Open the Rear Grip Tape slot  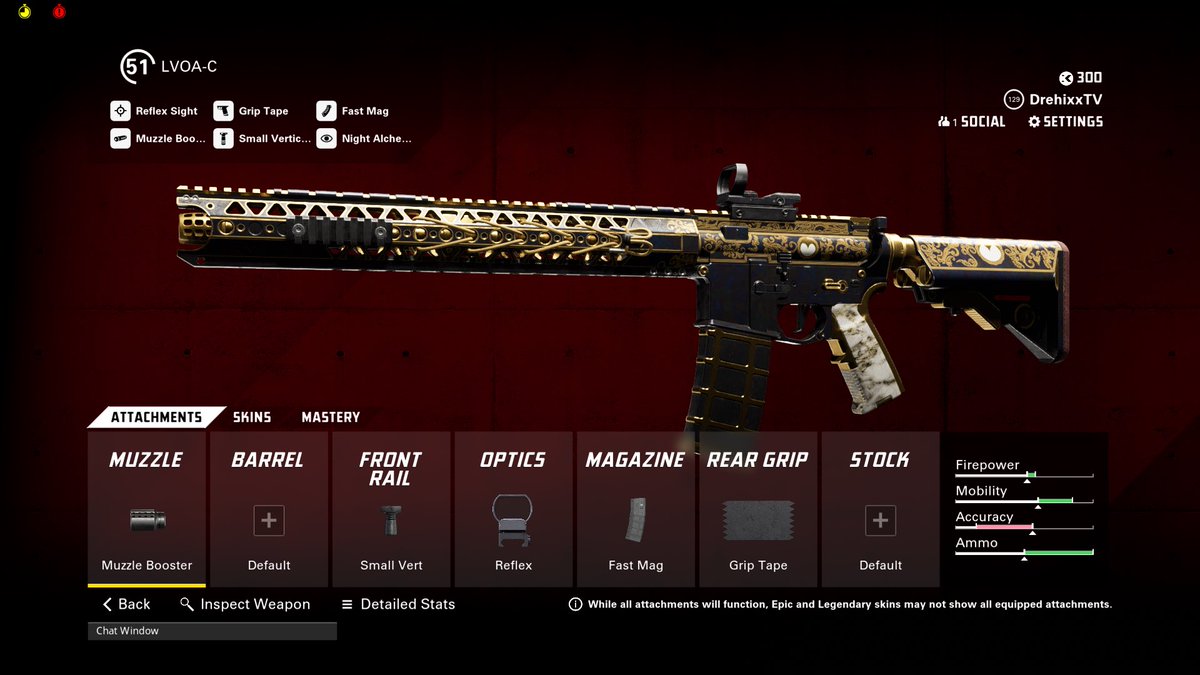(758, 509)
